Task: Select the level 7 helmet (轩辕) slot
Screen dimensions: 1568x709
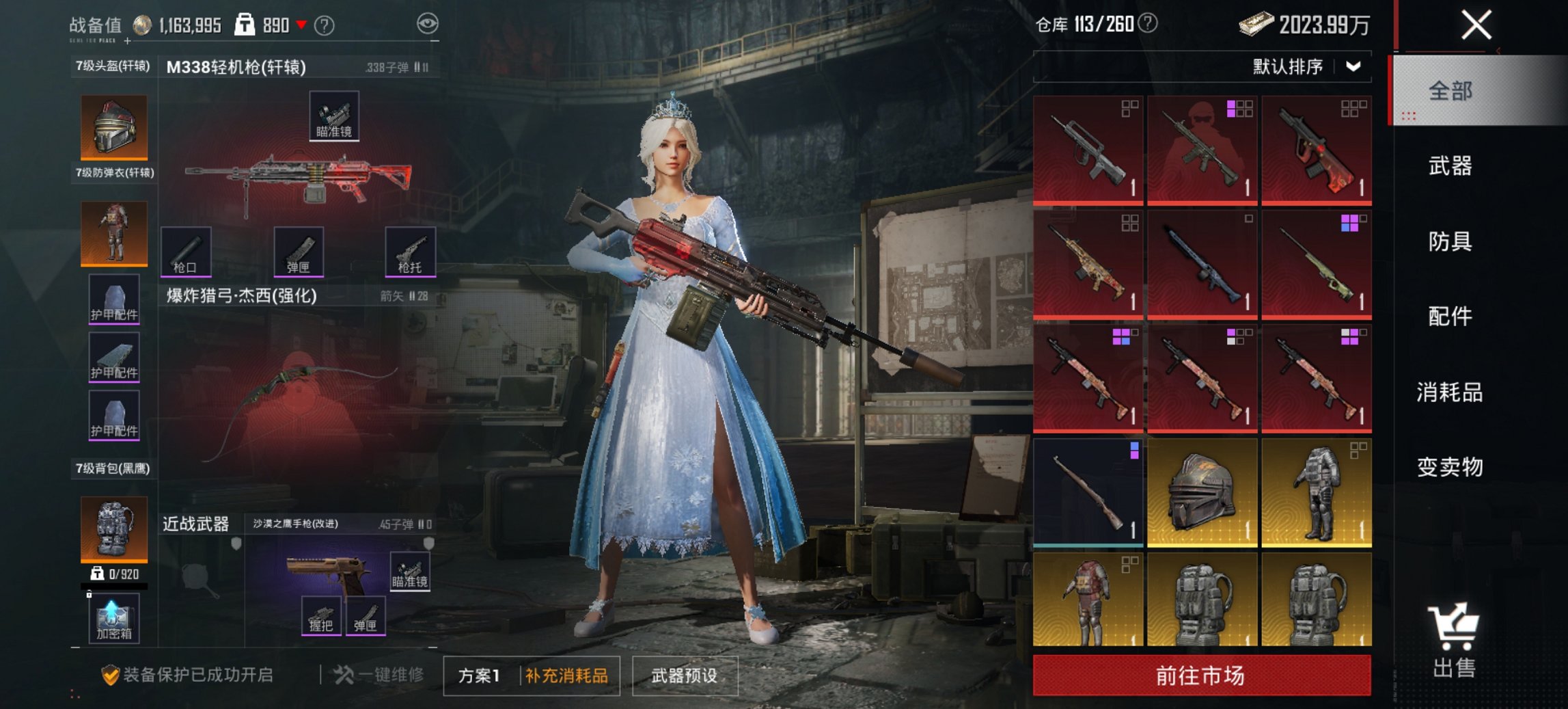Action: (112, 127)
